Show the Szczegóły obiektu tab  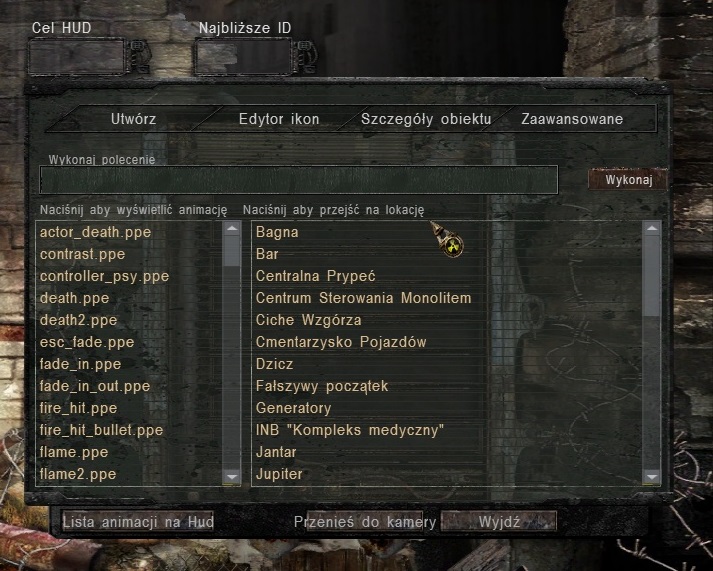click(426, 119)
